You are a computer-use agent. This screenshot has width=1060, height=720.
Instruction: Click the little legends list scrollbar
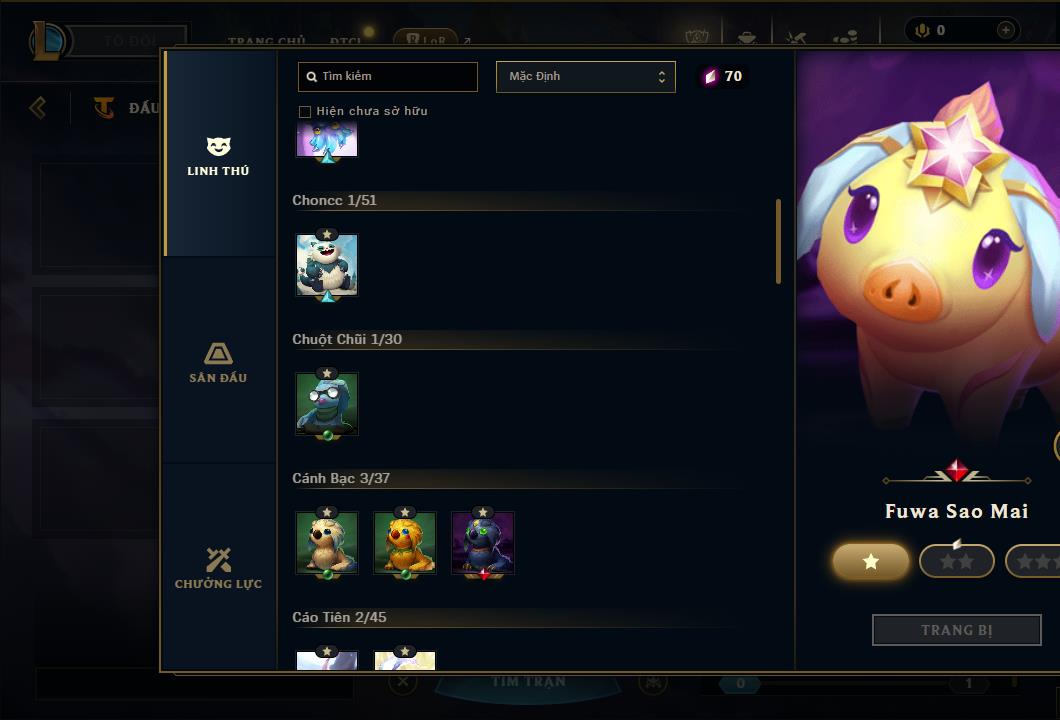[778, 241]
